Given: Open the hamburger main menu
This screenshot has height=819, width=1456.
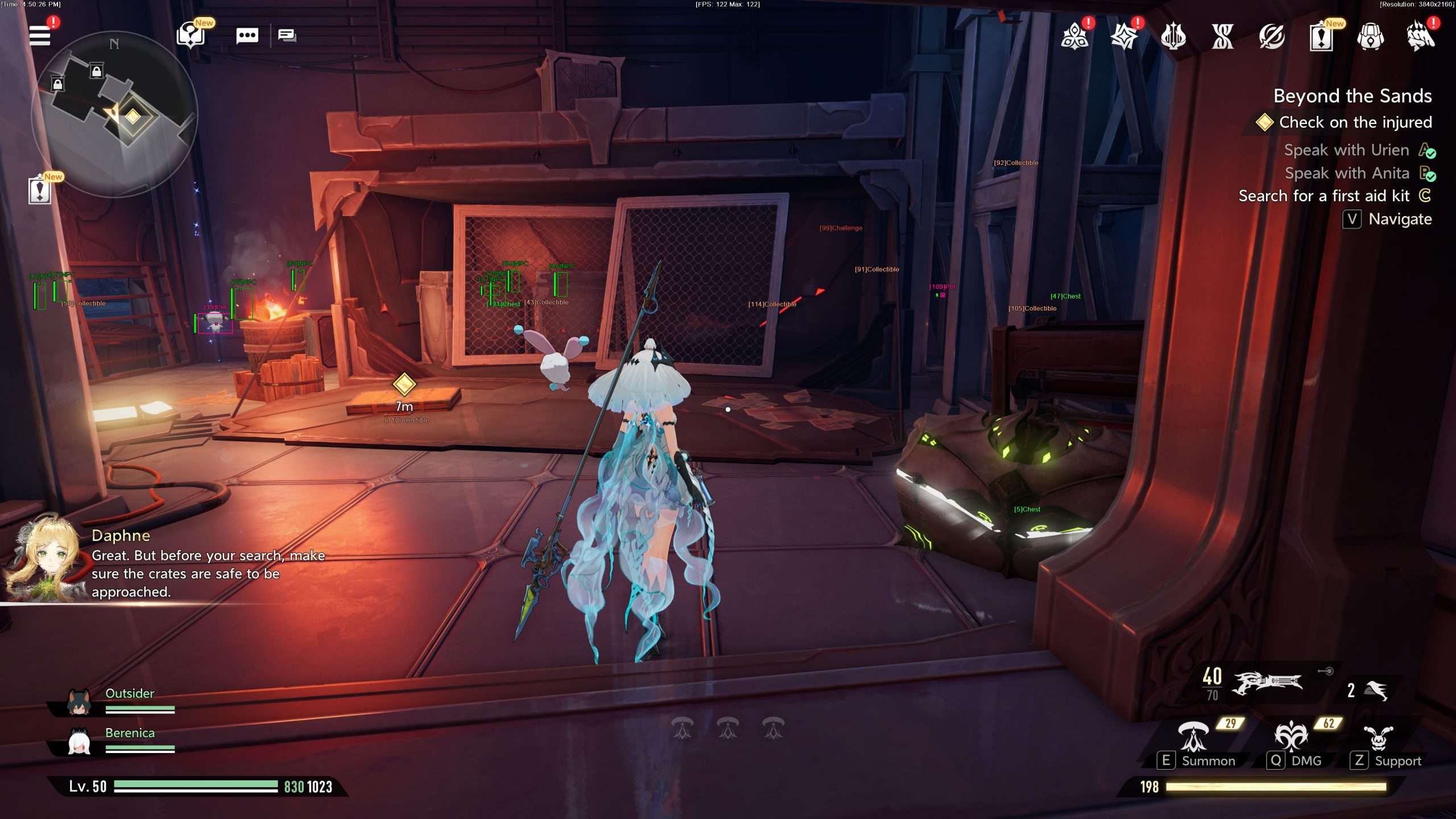Looking at the screenshot, I should 40,35.
